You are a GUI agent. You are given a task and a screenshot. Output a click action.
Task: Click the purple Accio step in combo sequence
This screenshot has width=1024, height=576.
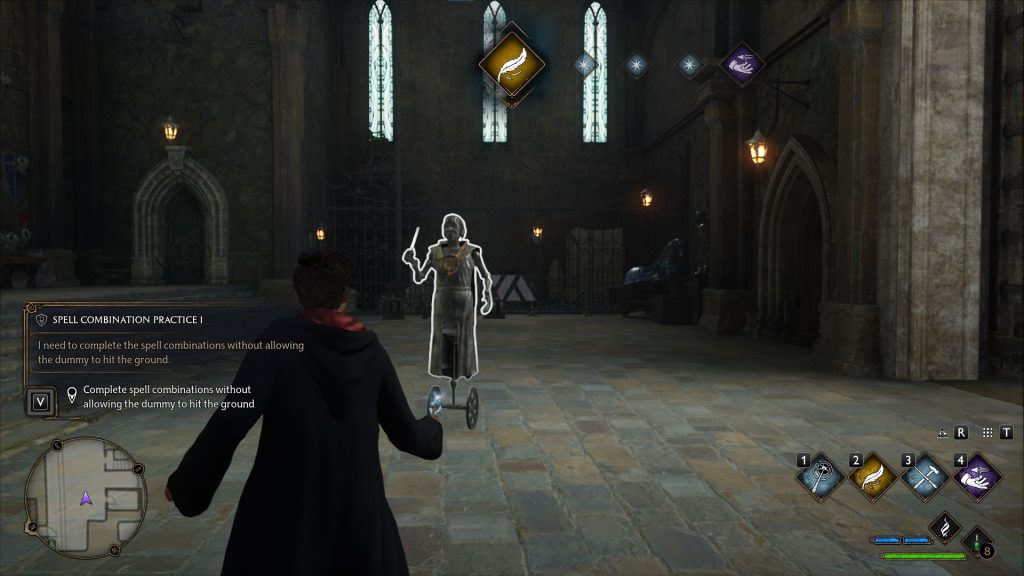click(742, 65)
